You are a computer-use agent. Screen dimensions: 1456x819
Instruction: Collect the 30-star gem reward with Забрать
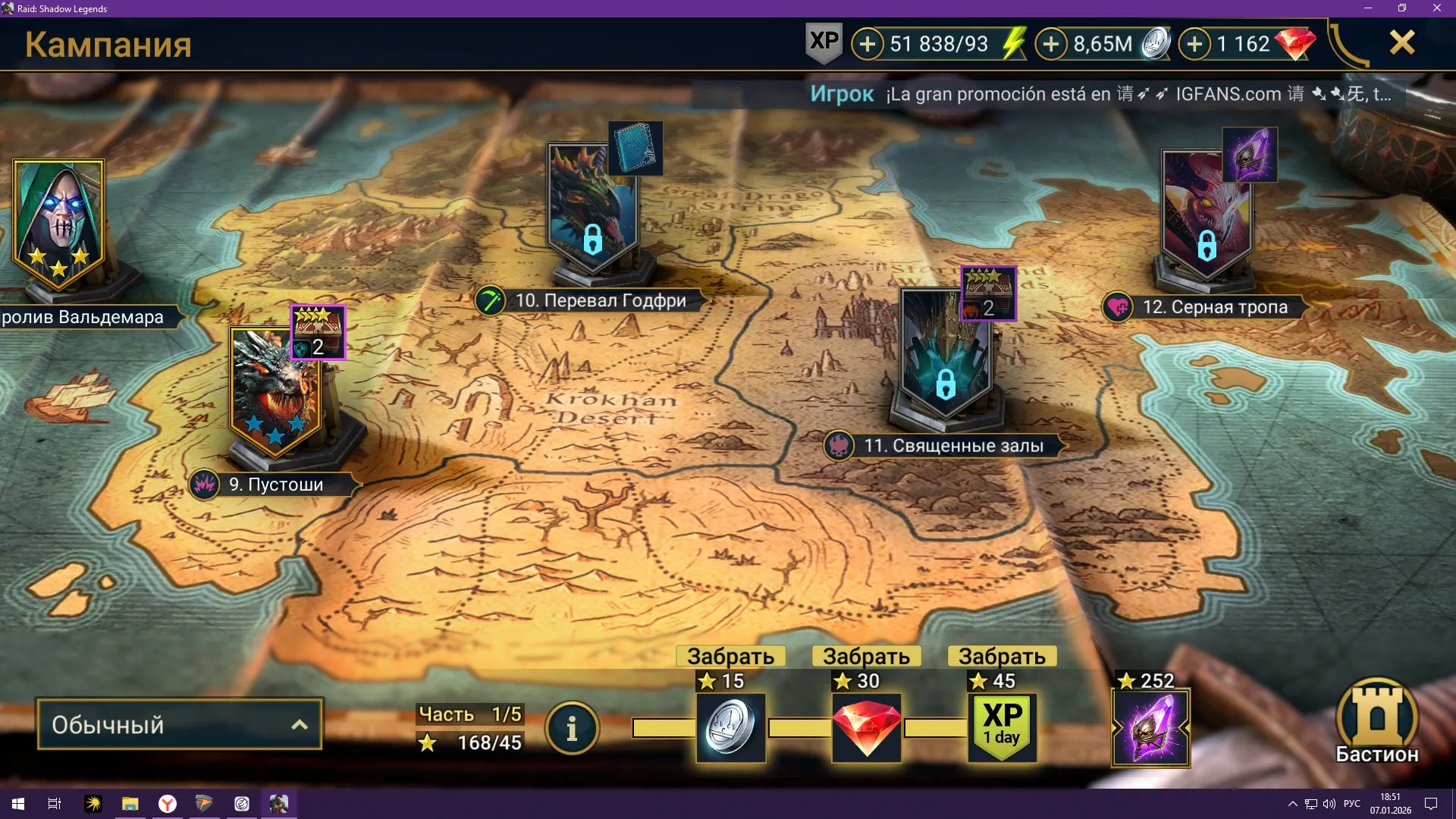(x=864, y=656)
